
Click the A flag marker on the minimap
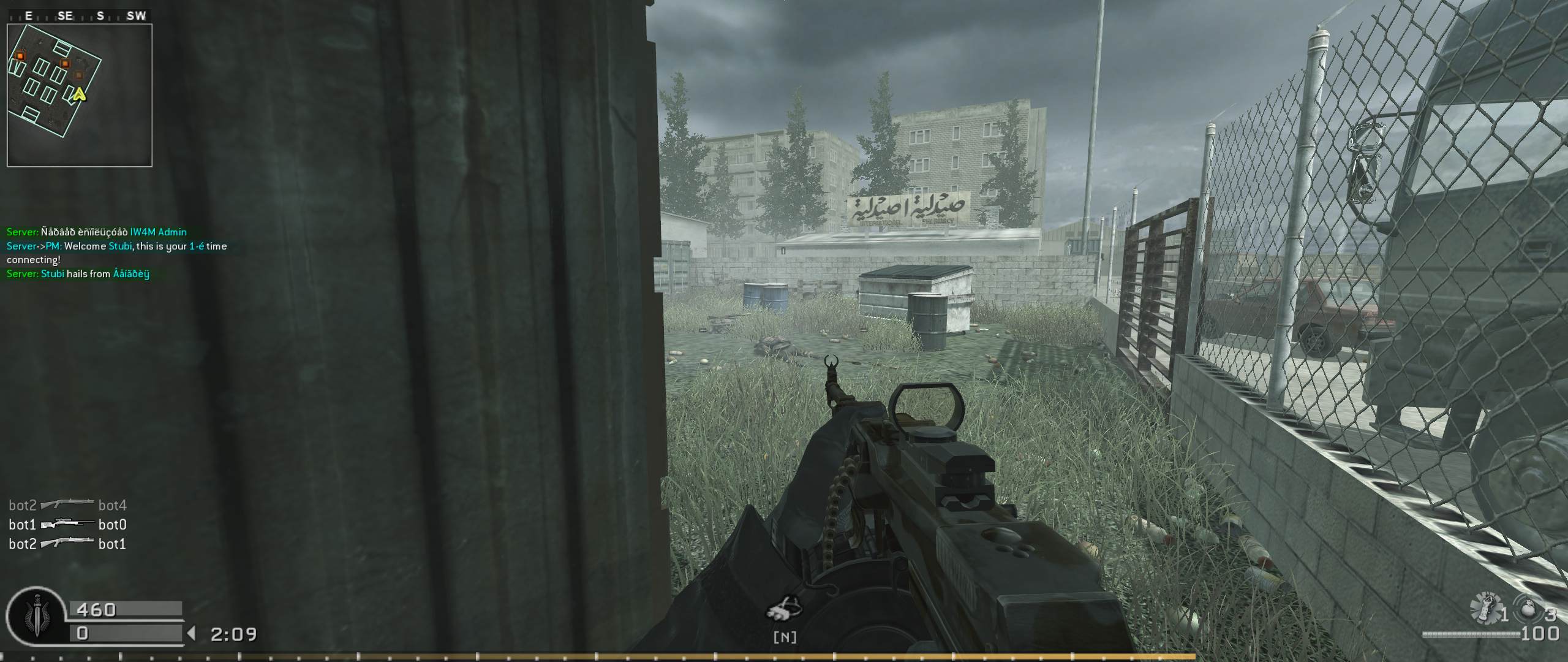[80, 95]
